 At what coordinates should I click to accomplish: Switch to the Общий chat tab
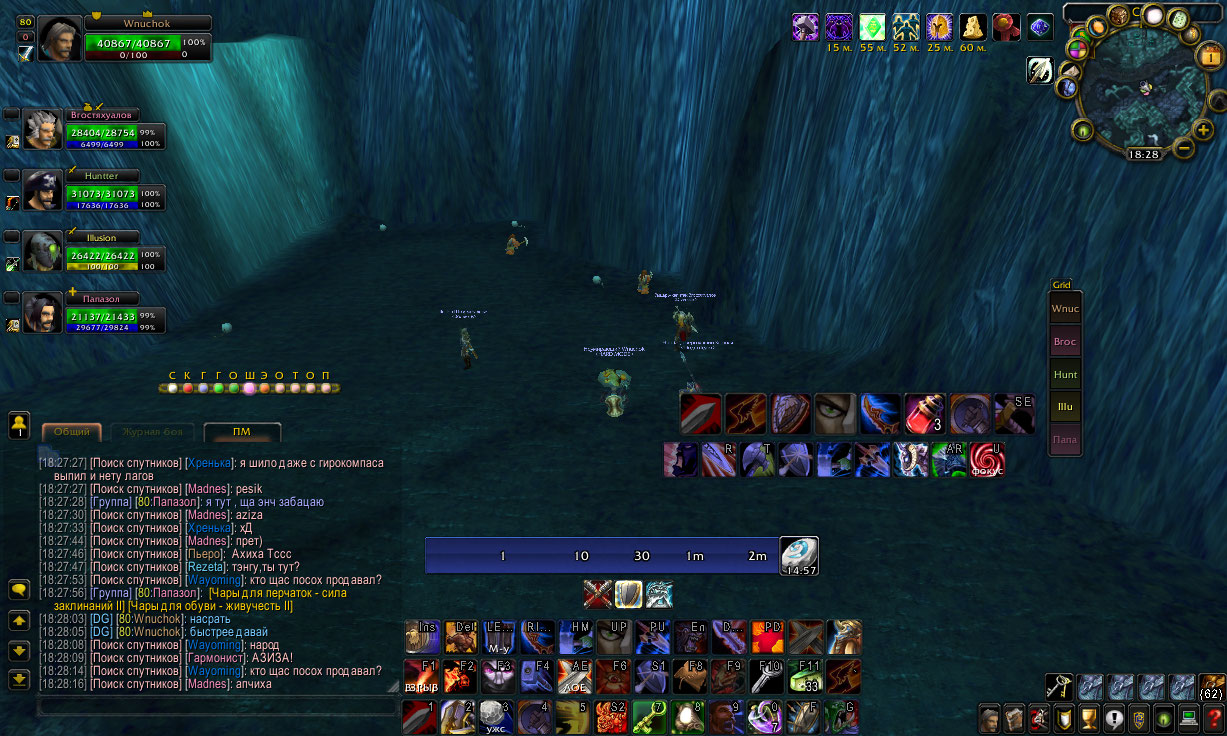click(71, 432)
